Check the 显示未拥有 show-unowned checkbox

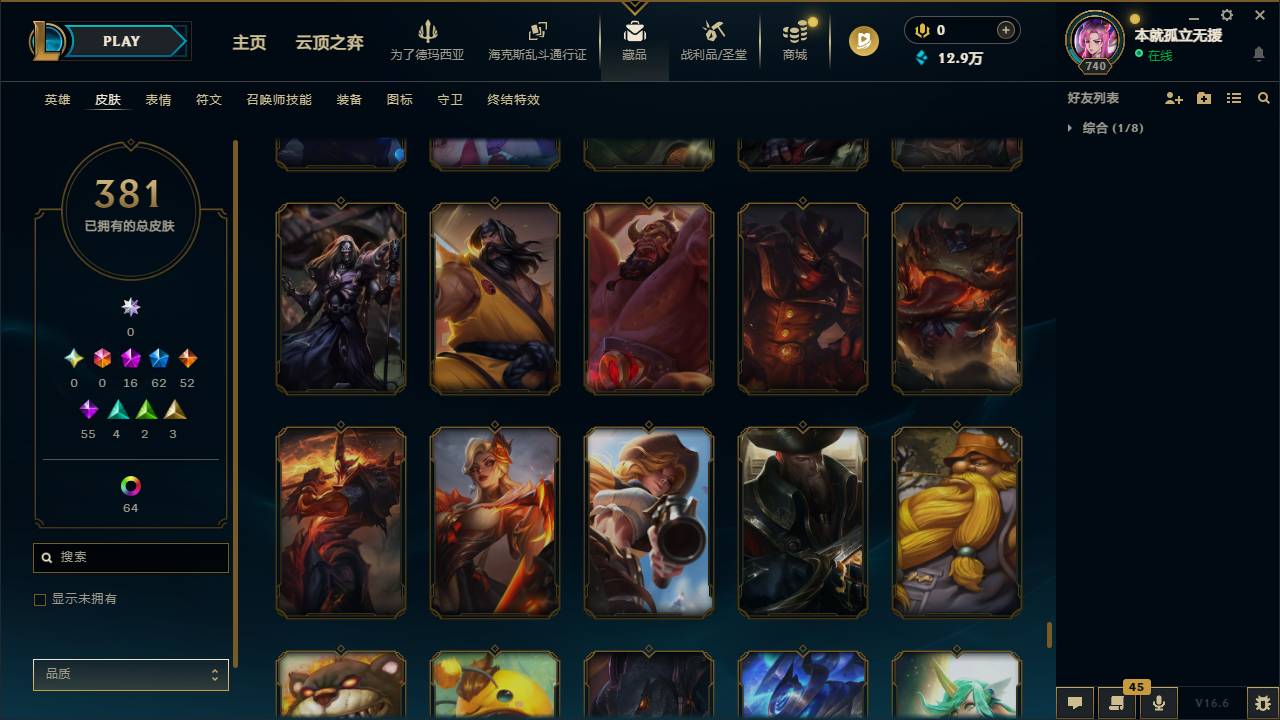click(x=39, y=599)
